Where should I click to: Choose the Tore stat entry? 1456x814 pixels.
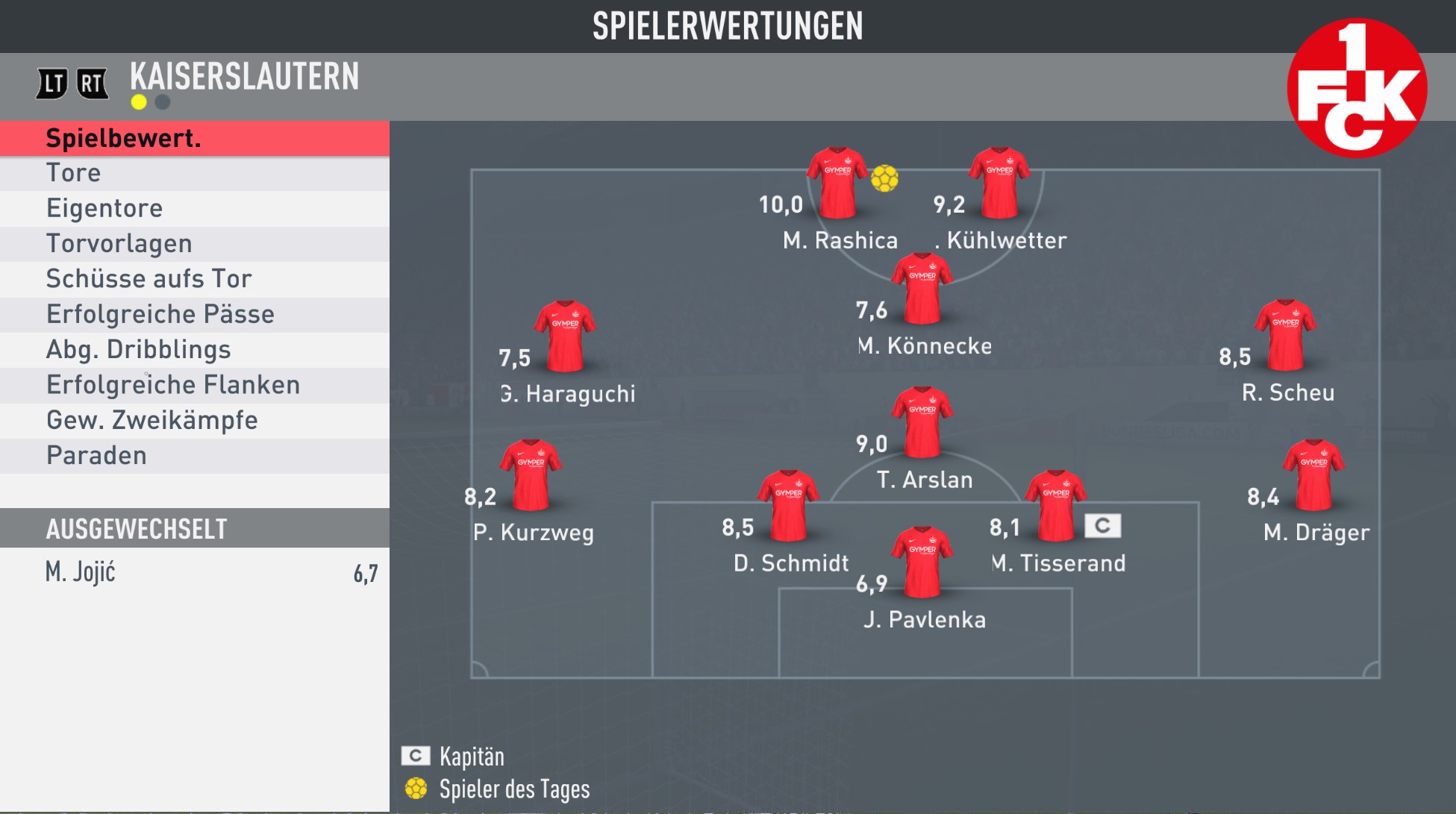tap(194, 173)
